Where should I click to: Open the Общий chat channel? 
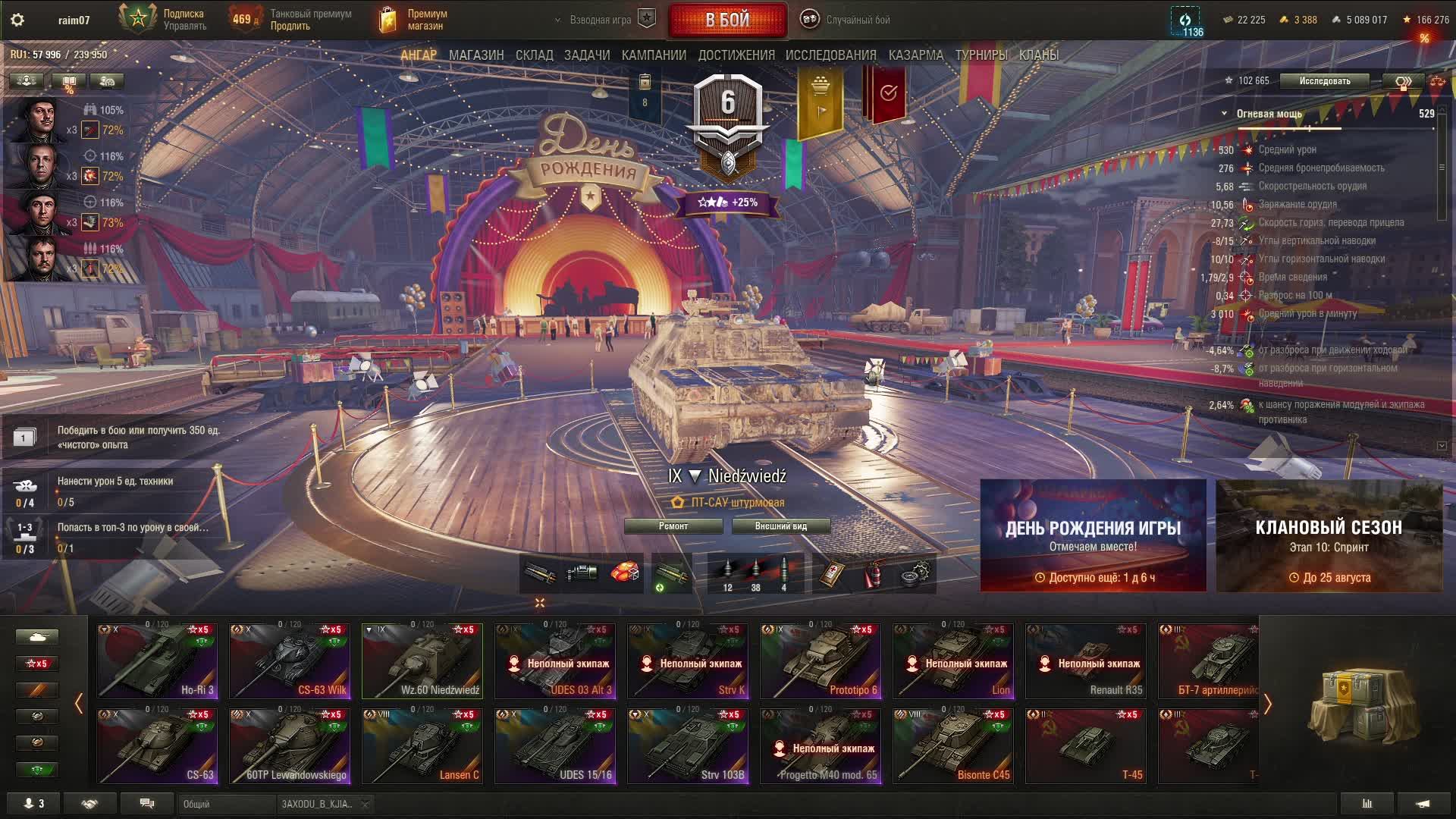coord(227,805)
